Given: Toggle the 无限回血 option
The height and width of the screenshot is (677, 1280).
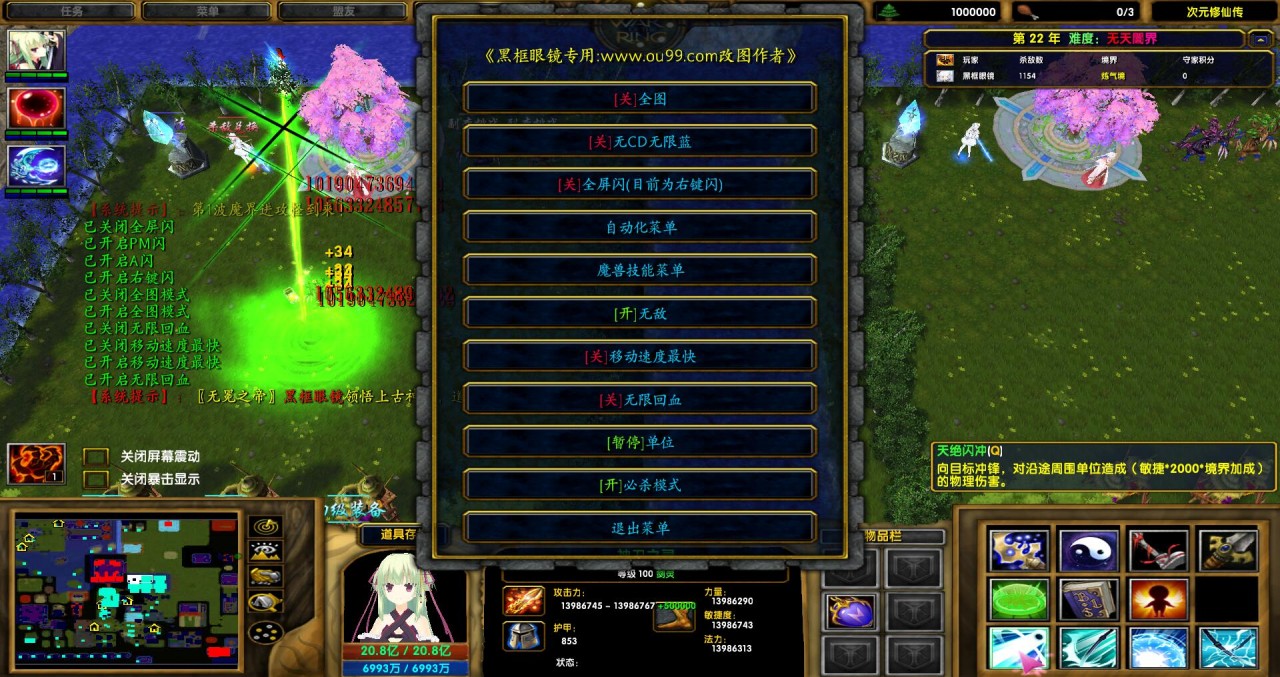Looking at the screenshot, I should coord(640,399).
